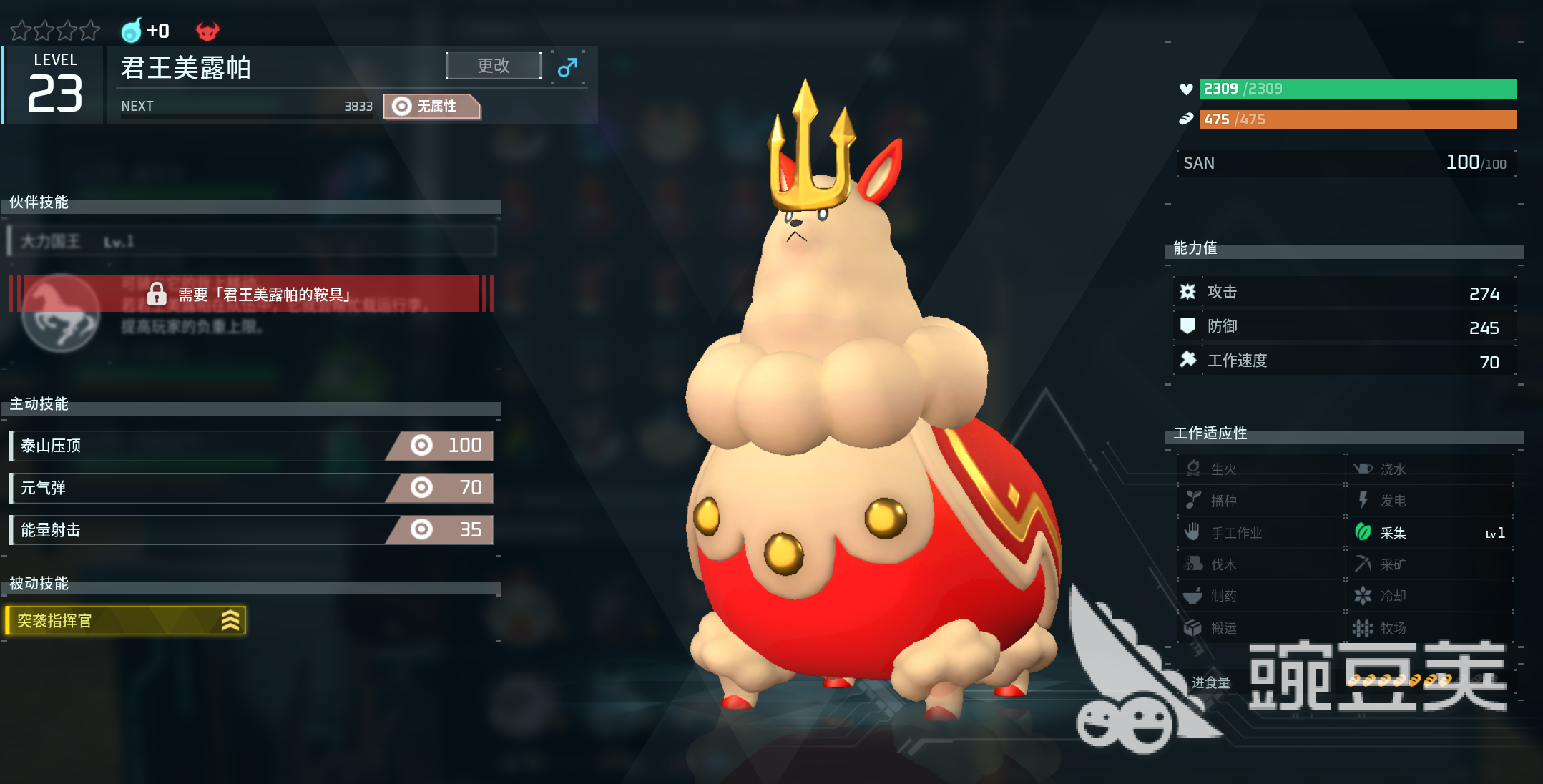
Task: Click the locked saddle requirement banner
Action: point(251,294)
